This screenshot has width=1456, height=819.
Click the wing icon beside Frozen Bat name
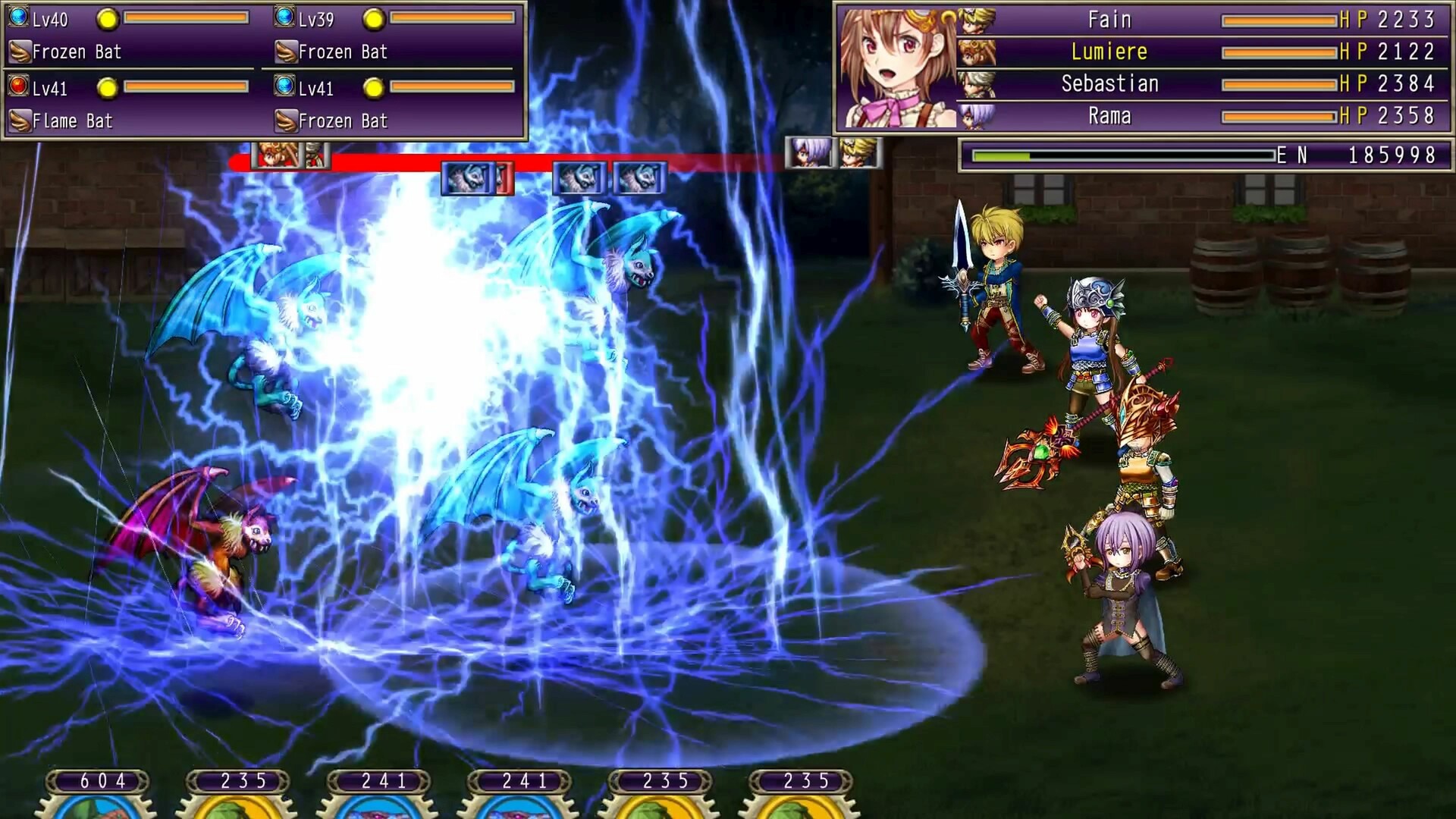tap(19, 52)
